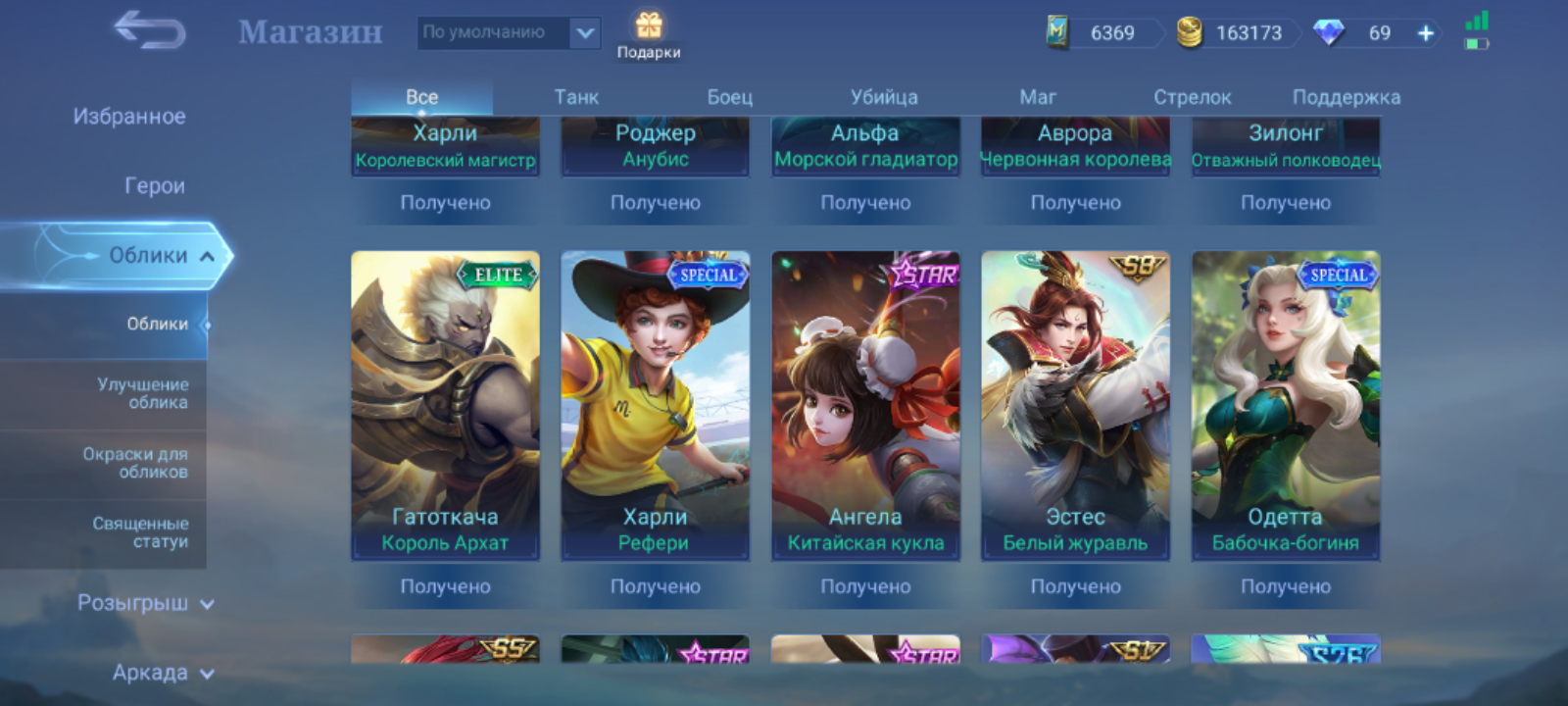The width and height of the screenshot is (1568, 706).
Task: Open Избранное in the side menu
Action: pos(128,117)
